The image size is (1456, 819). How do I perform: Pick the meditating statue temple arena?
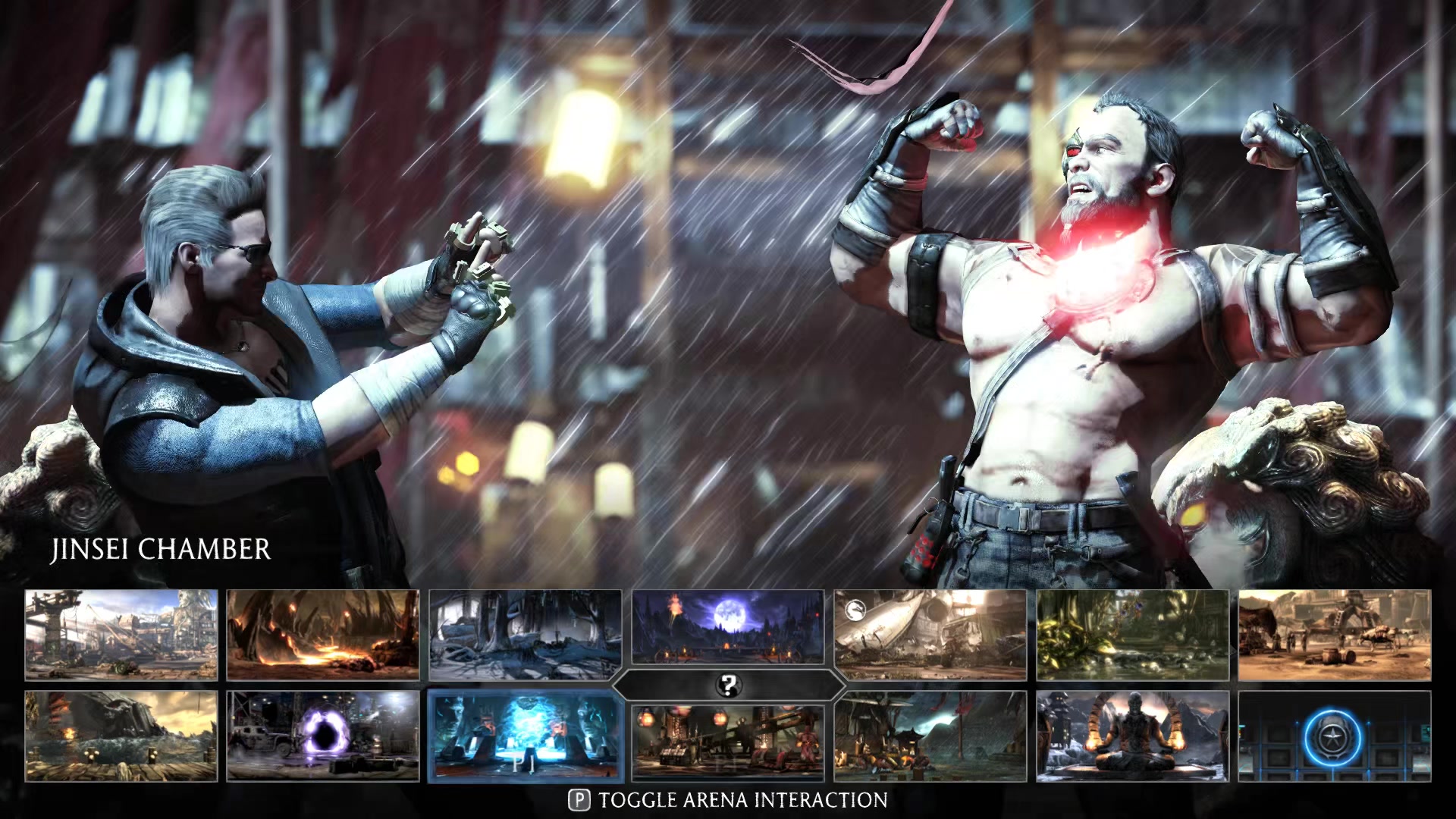pos(1133,736)
